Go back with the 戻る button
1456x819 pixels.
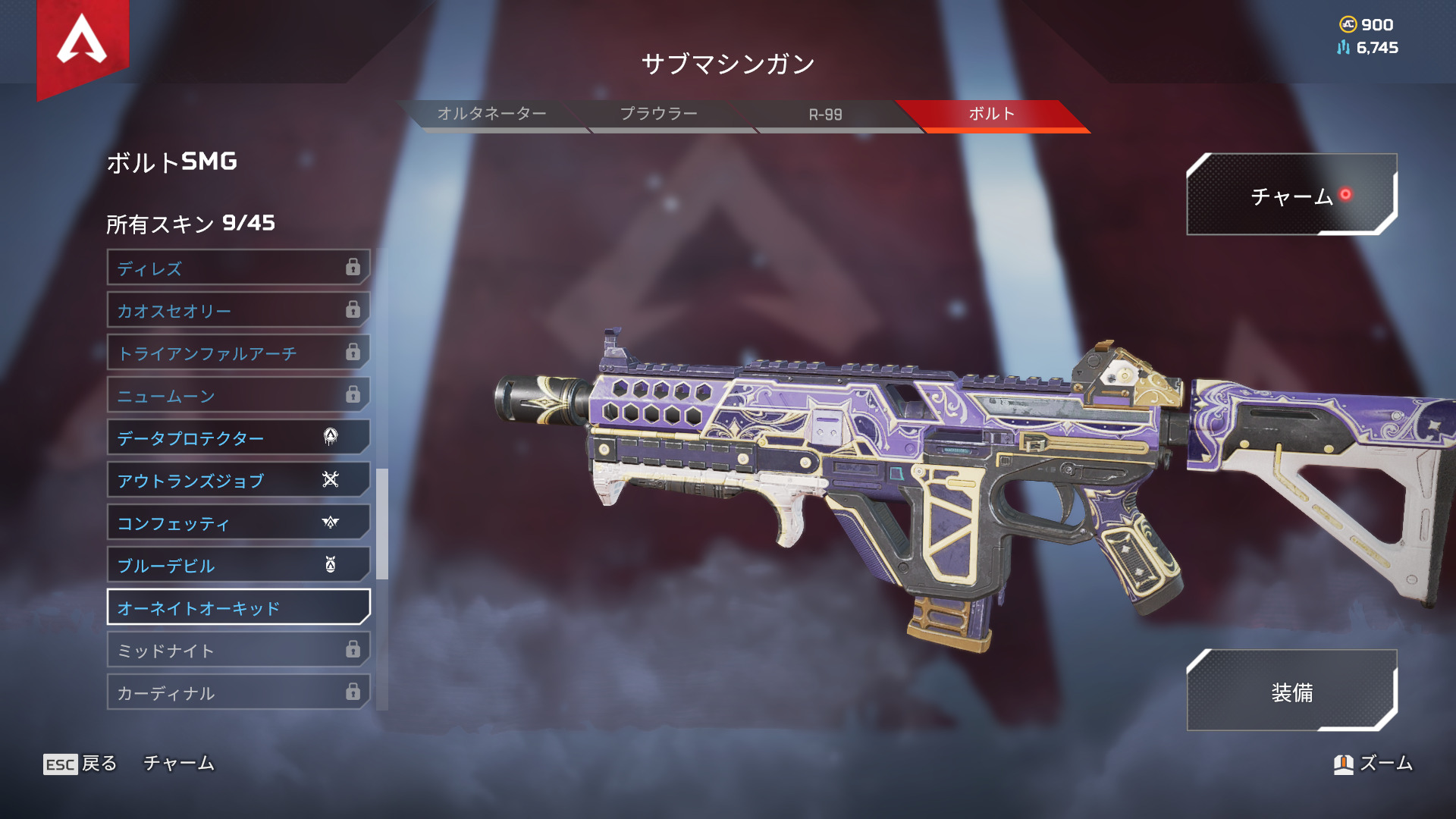point(80,764)
